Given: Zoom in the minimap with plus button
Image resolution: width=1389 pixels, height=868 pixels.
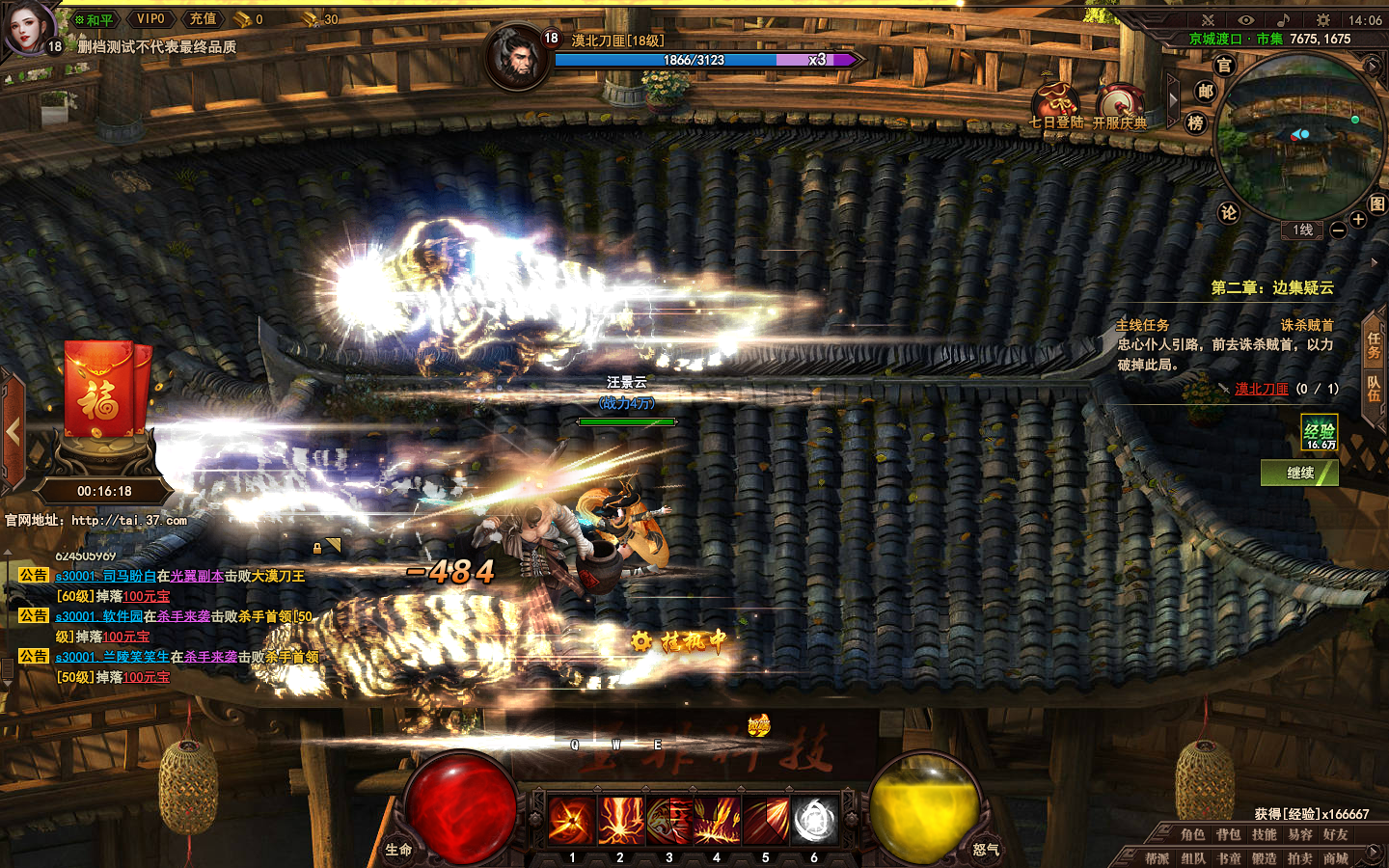Looking at the screenshot, I should (1358, 220).
